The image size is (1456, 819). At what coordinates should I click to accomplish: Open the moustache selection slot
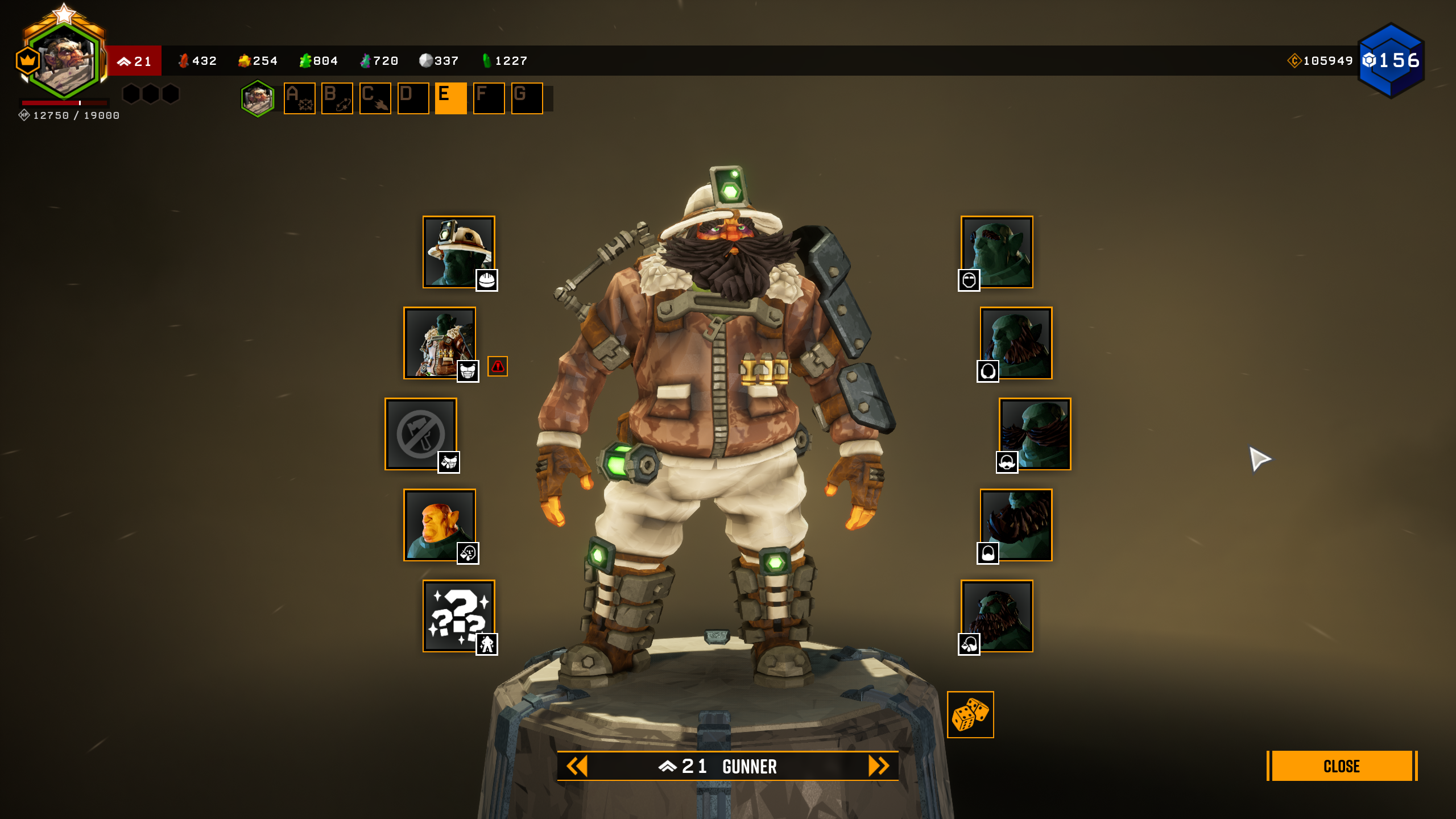pos(1035,434)
